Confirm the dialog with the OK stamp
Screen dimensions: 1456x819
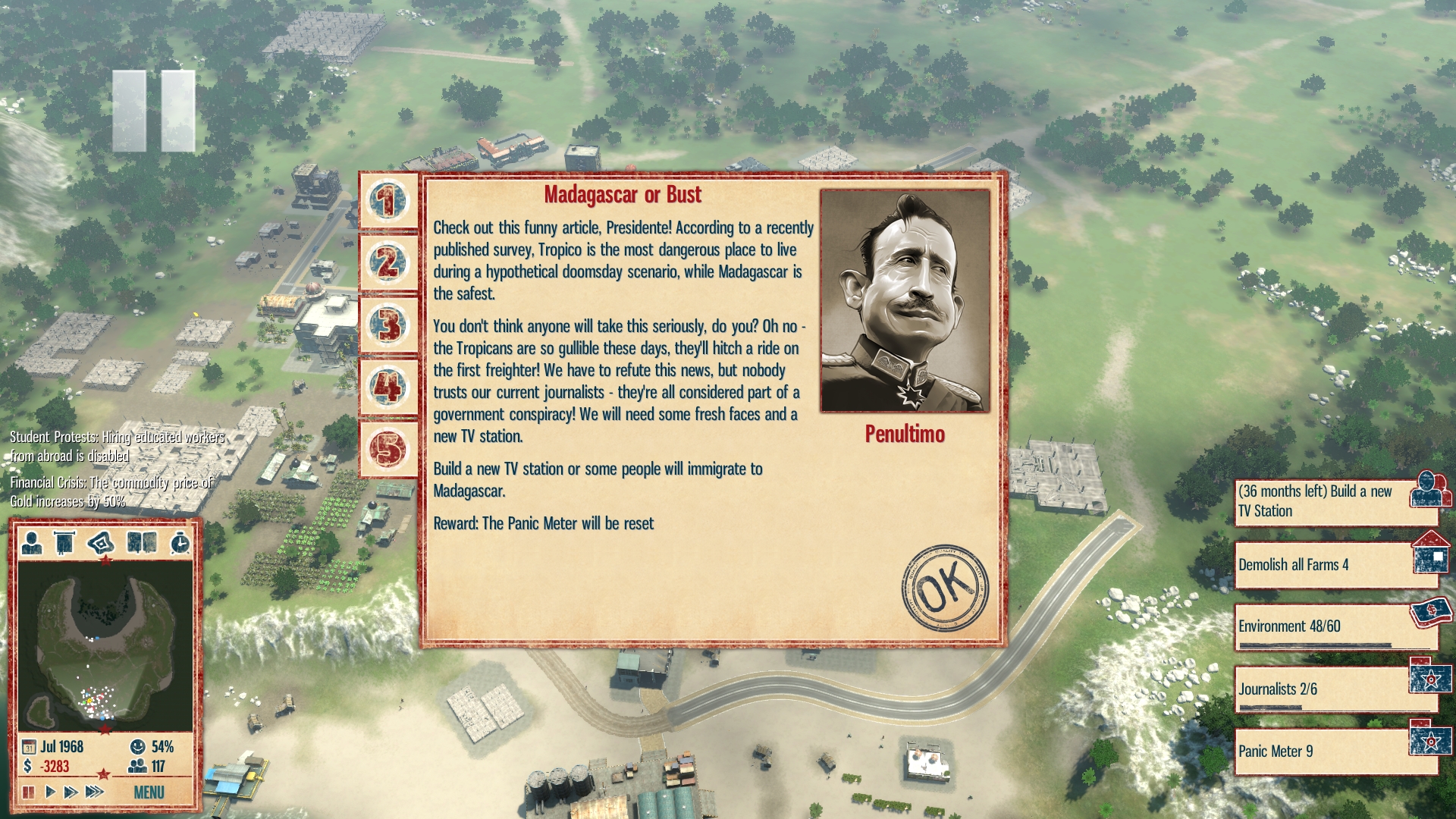pos(944,587)
